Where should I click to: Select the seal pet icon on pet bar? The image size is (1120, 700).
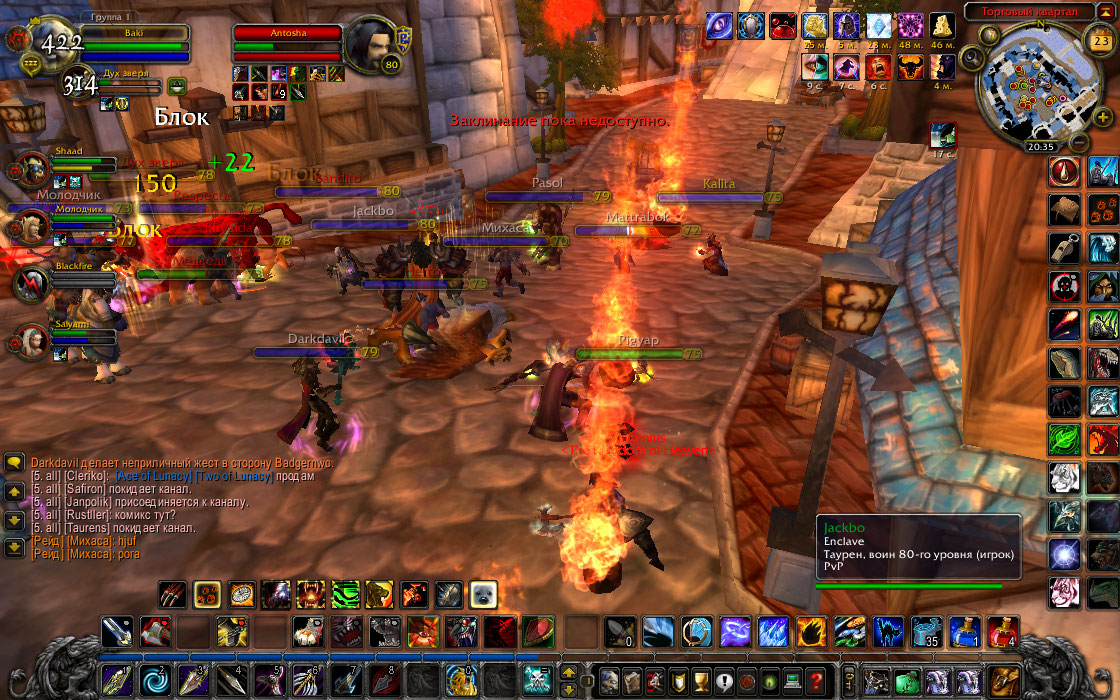coord(484,595)
